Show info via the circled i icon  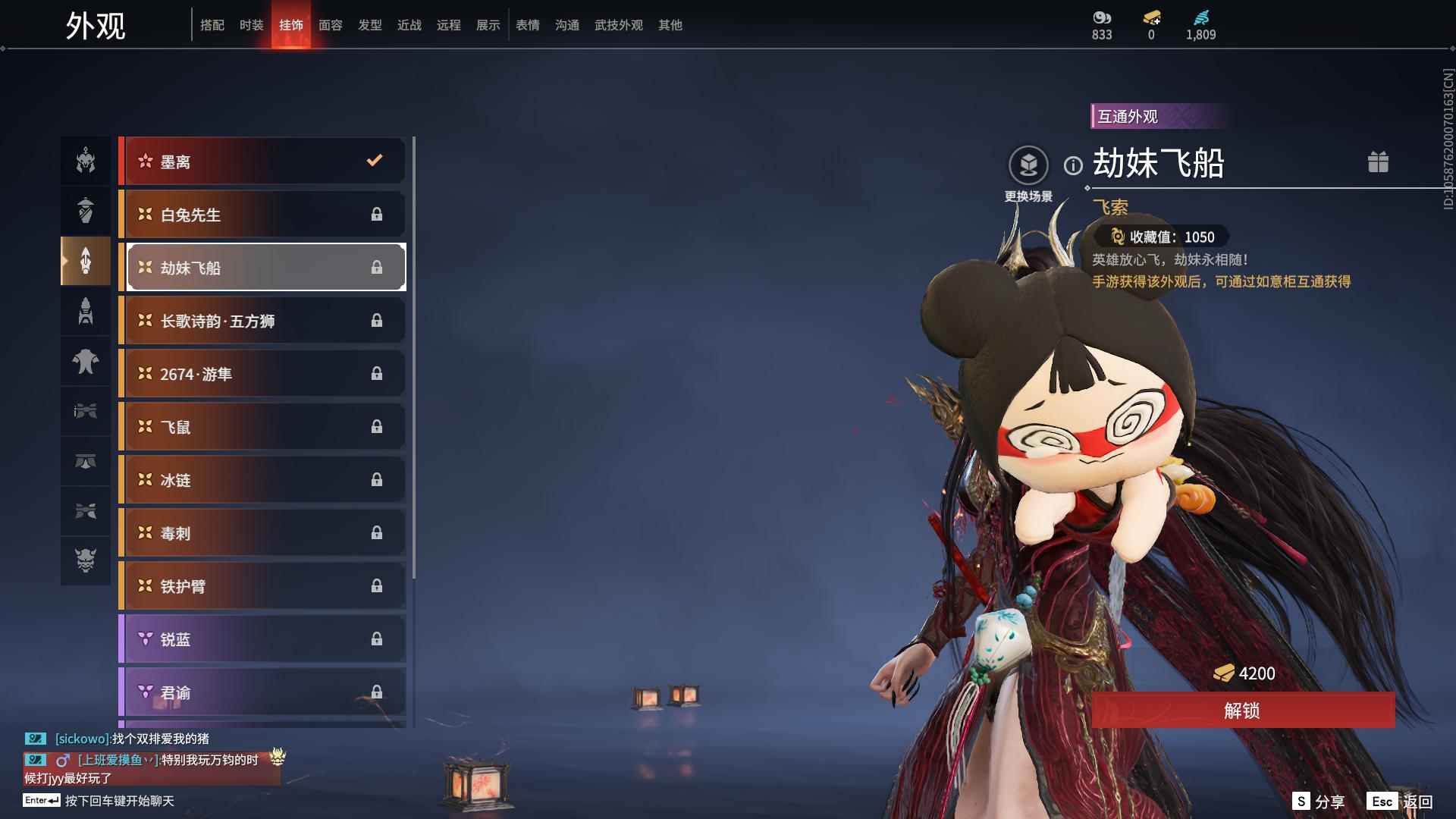pos(1073,165)
